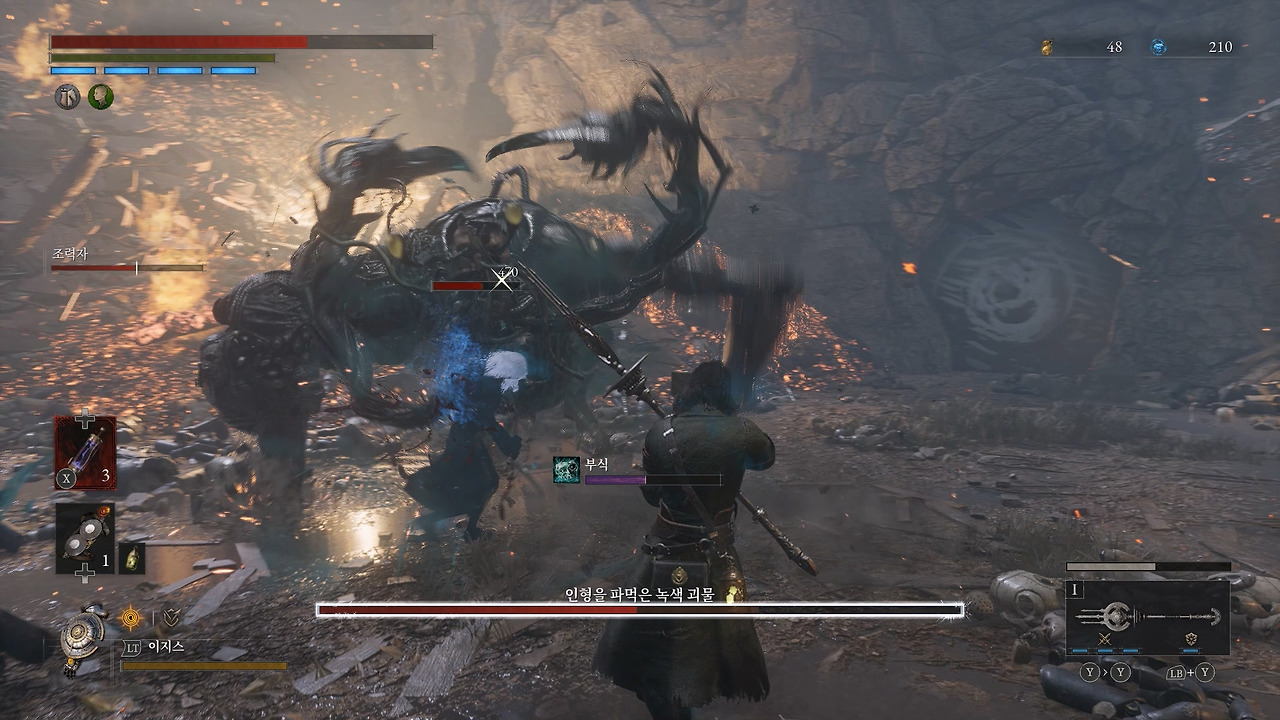Click the grey chevron shield skill icon
Image resolution: width=1280 pixels, height=720 pixels.
pyautogui.click(x=171, y=618)
